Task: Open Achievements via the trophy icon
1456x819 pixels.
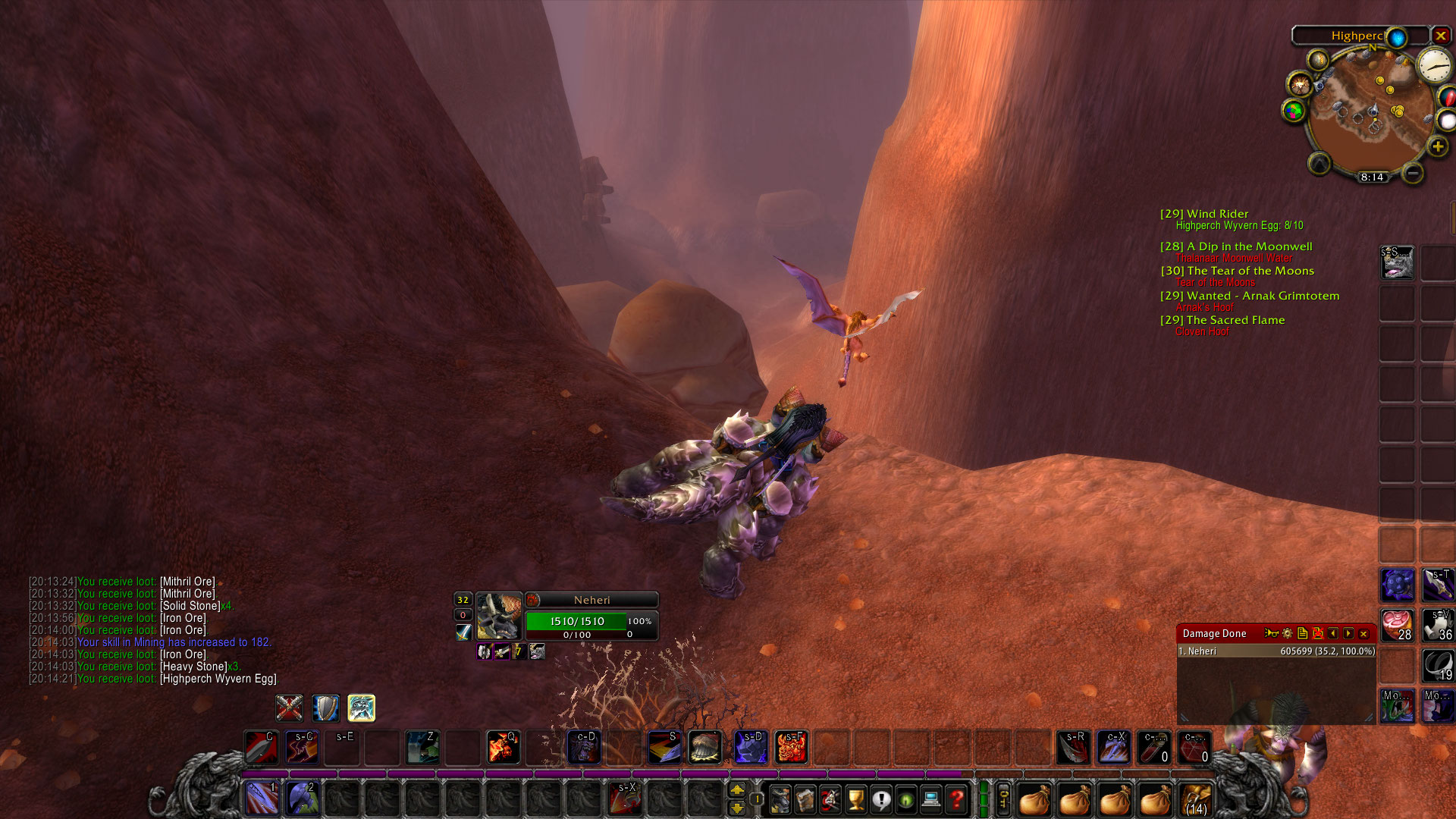Action: pyautogui.click(x=855, y=799)
